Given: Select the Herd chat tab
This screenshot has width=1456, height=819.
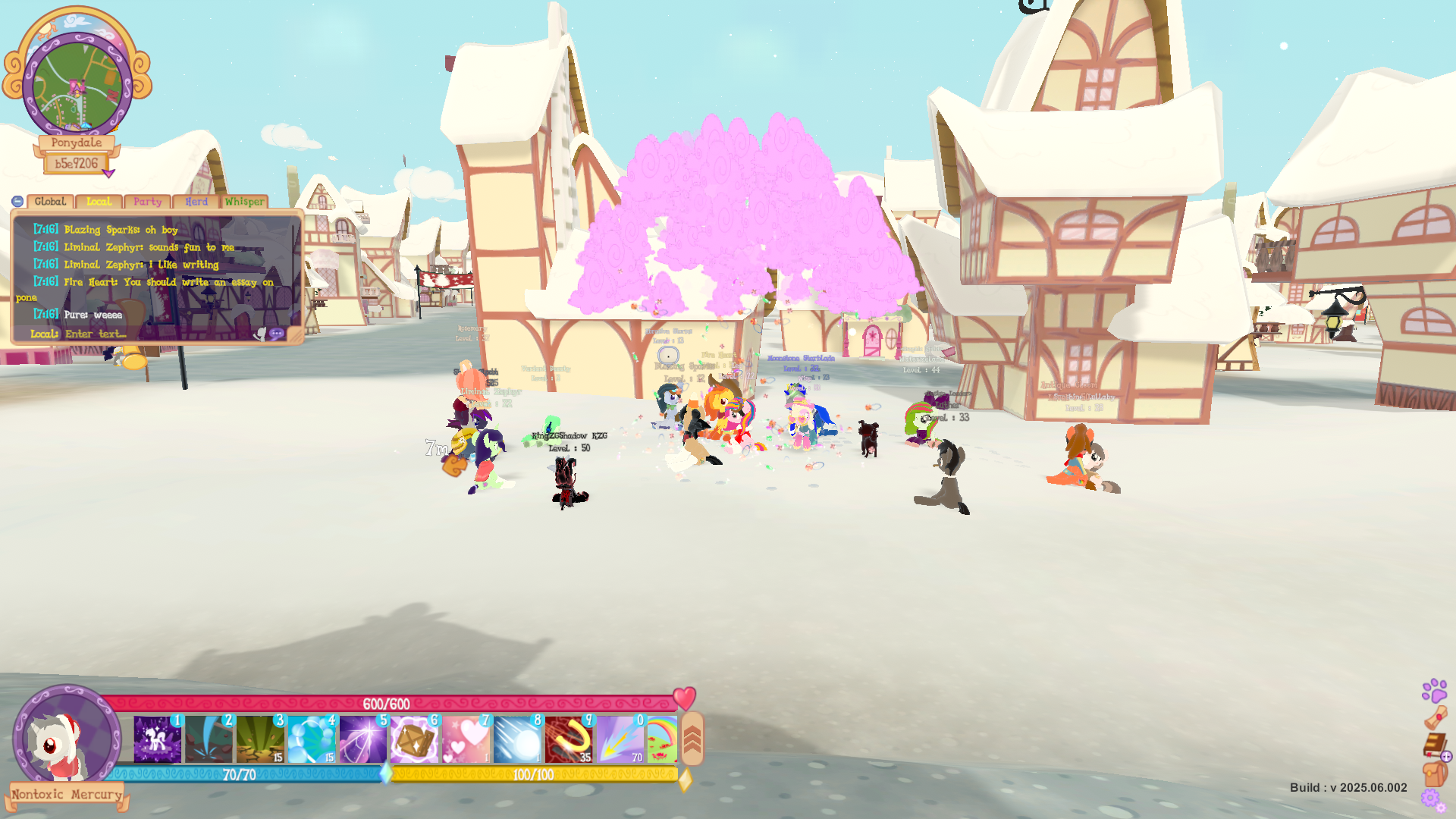Looking at the screenshot, I should 196,202.
